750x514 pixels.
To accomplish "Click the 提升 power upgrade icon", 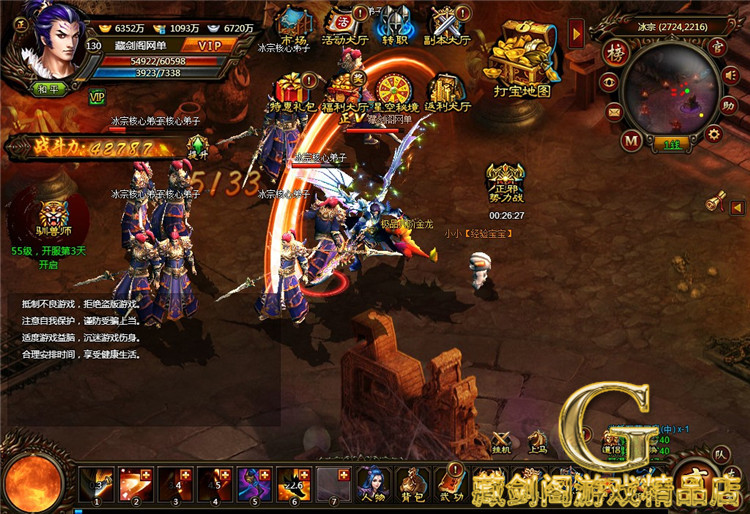I will click(x=197, y=150).
